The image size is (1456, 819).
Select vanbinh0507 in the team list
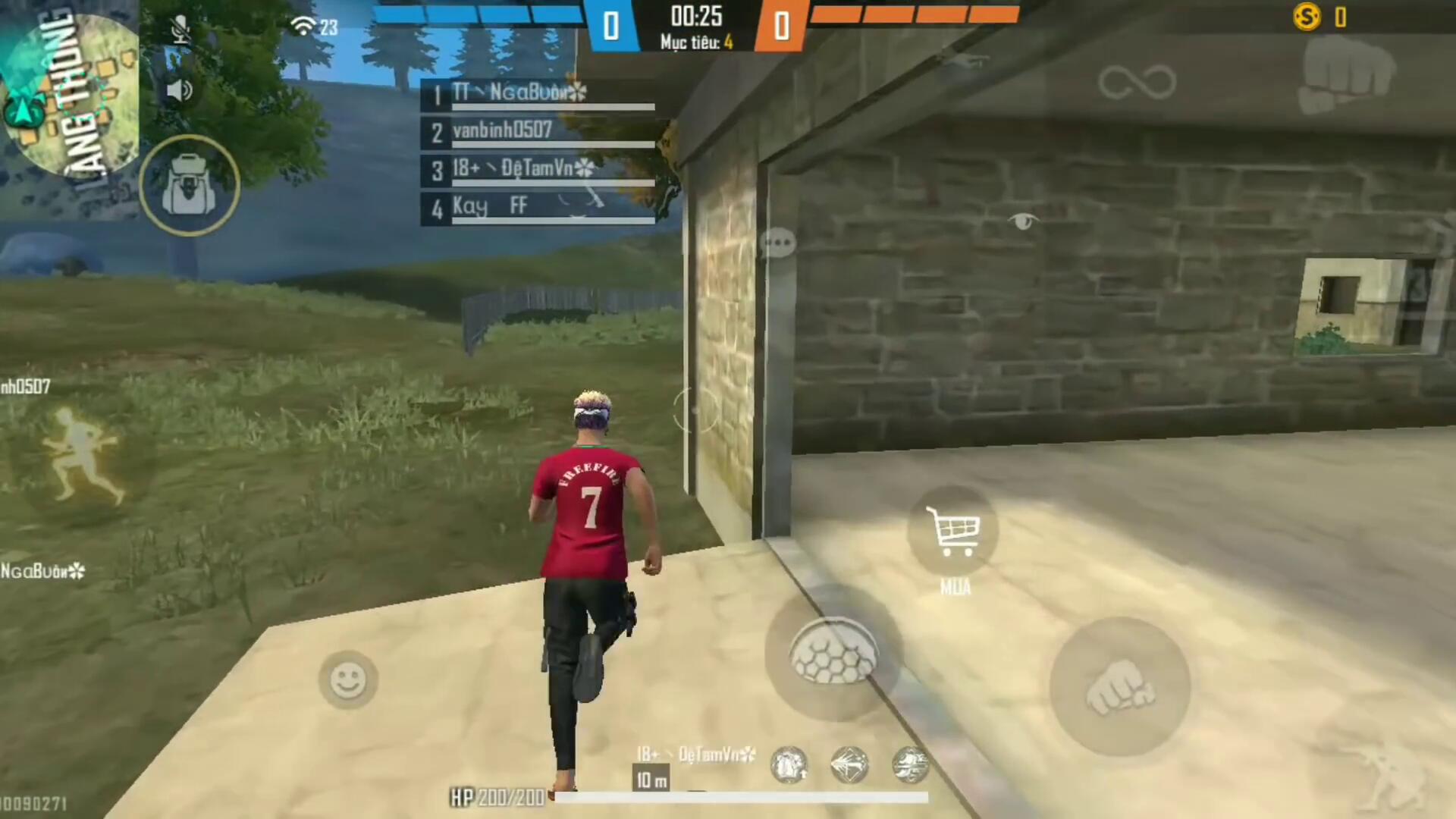(538, 132)
